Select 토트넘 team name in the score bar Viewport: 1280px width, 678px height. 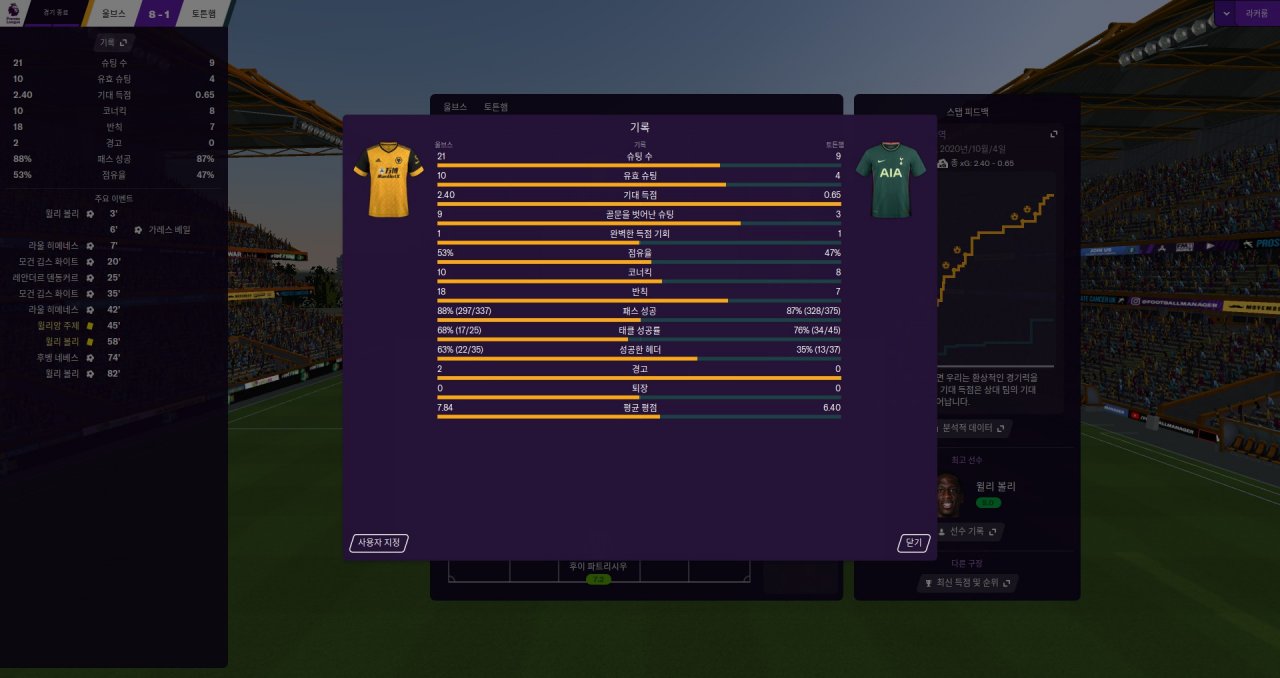[x=204, y=14]
